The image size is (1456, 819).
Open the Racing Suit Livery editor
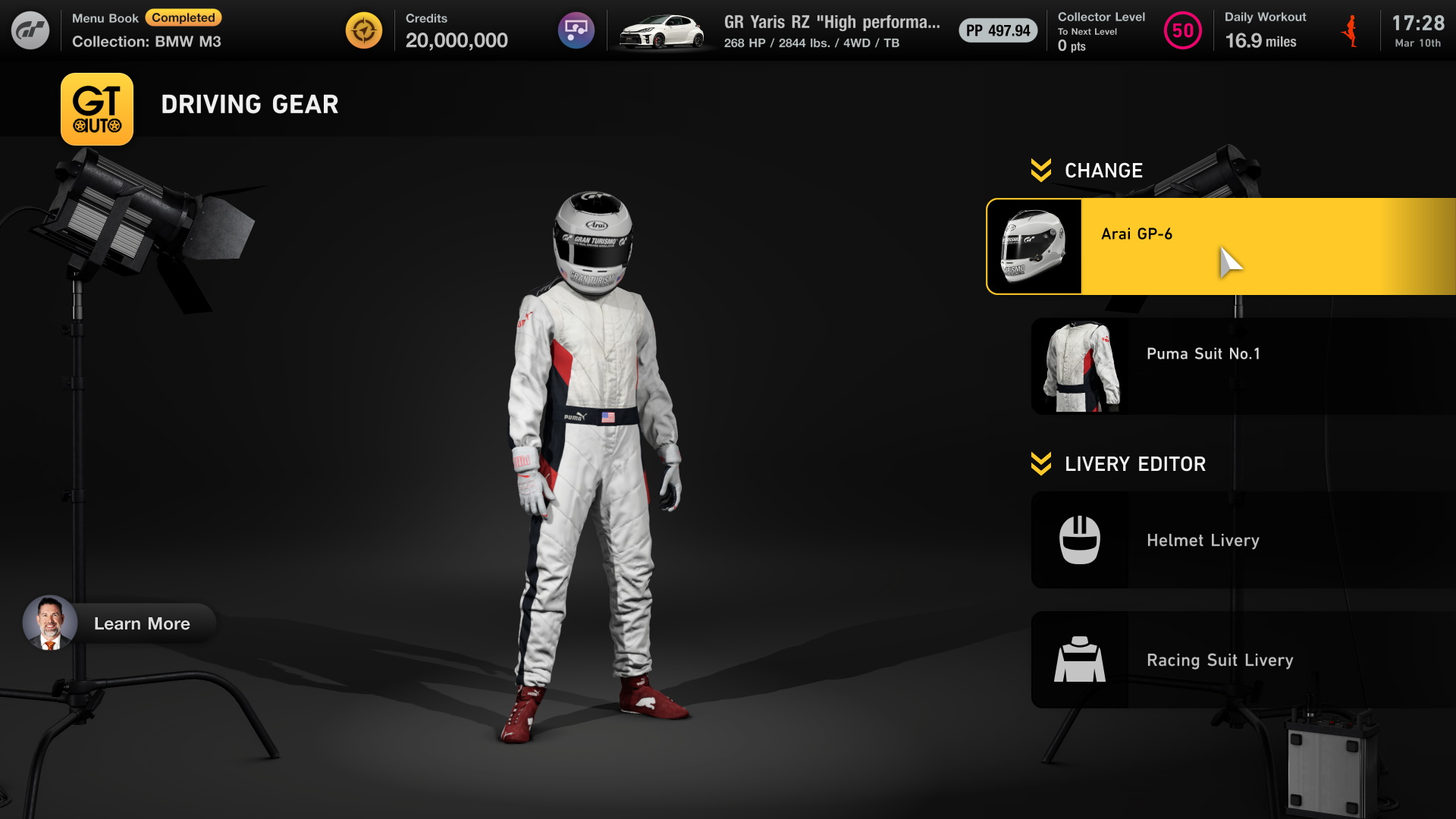1244,660
